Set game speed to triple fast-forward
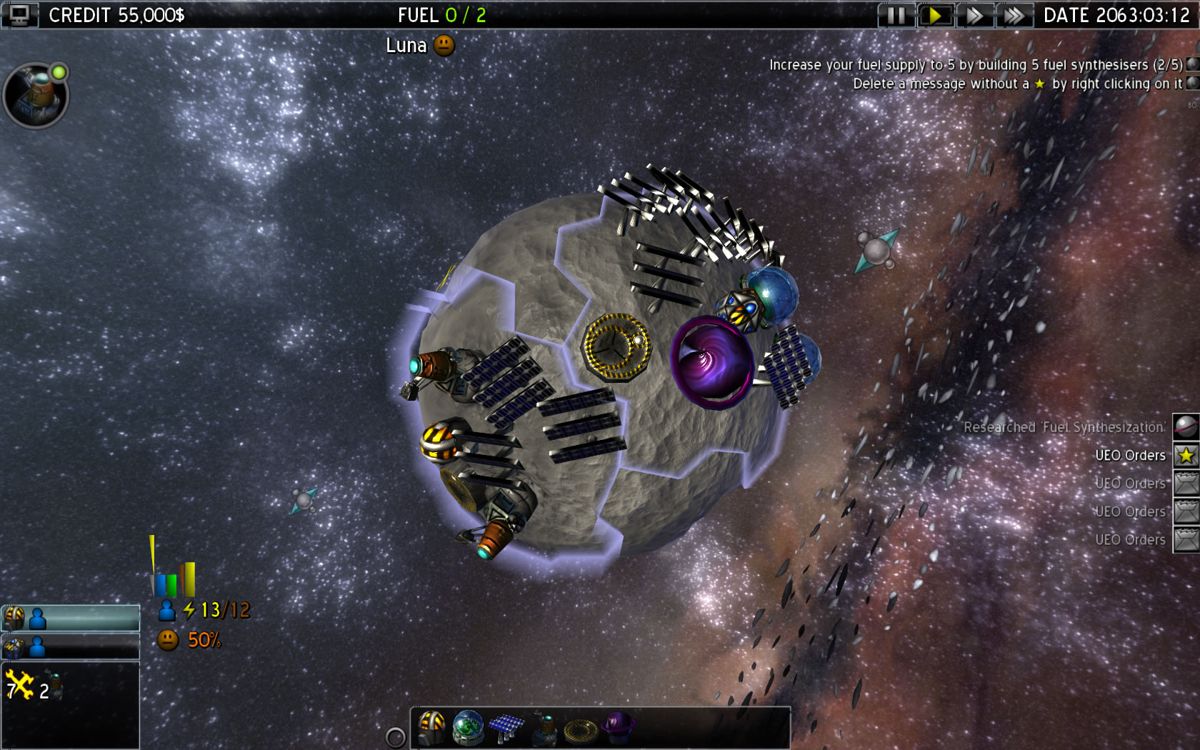1200x750 pixels. tap(1013, 15)
